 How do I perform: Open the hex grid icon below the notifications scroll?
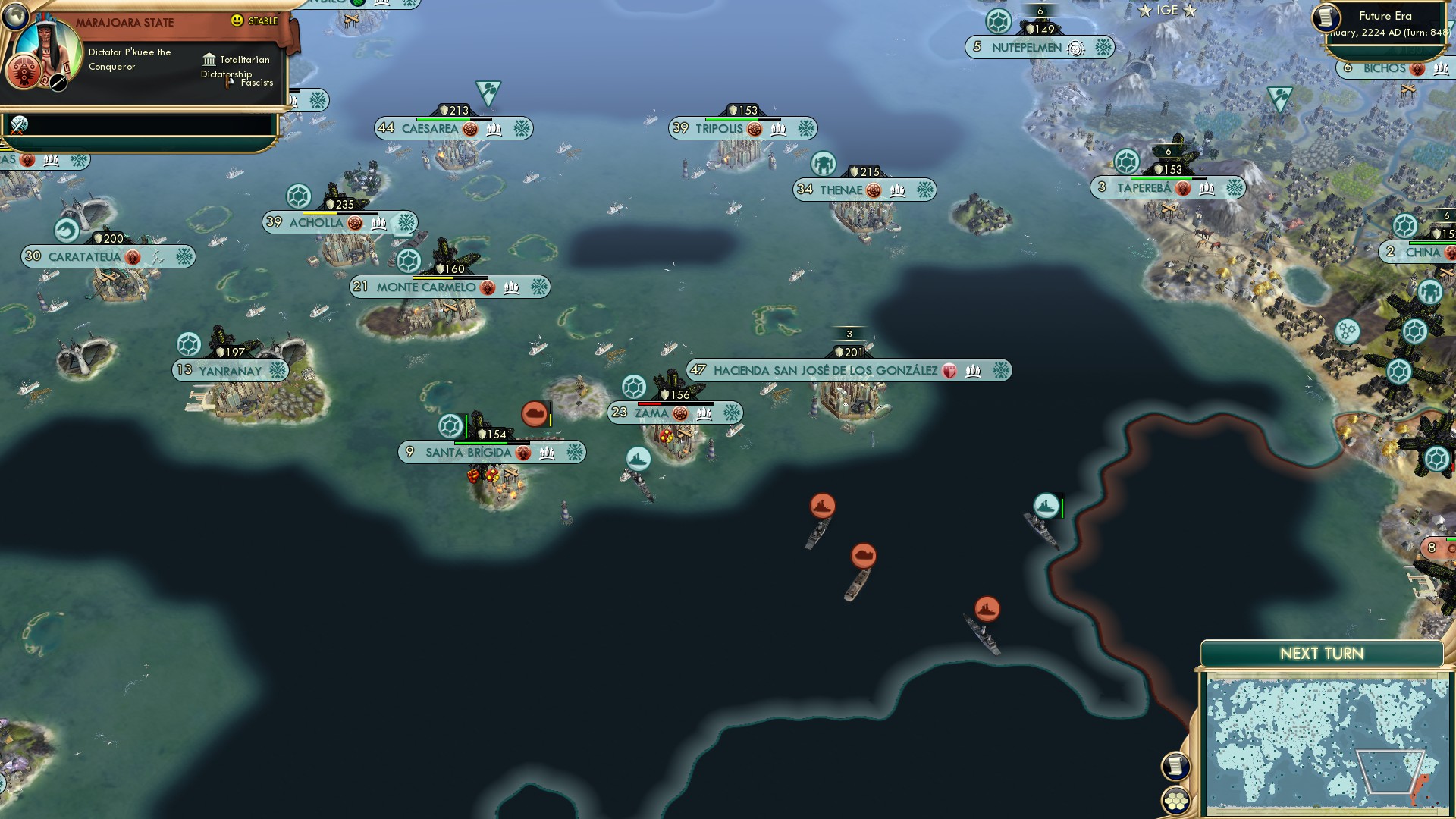pyautogui.click(x=1176, y=800)
